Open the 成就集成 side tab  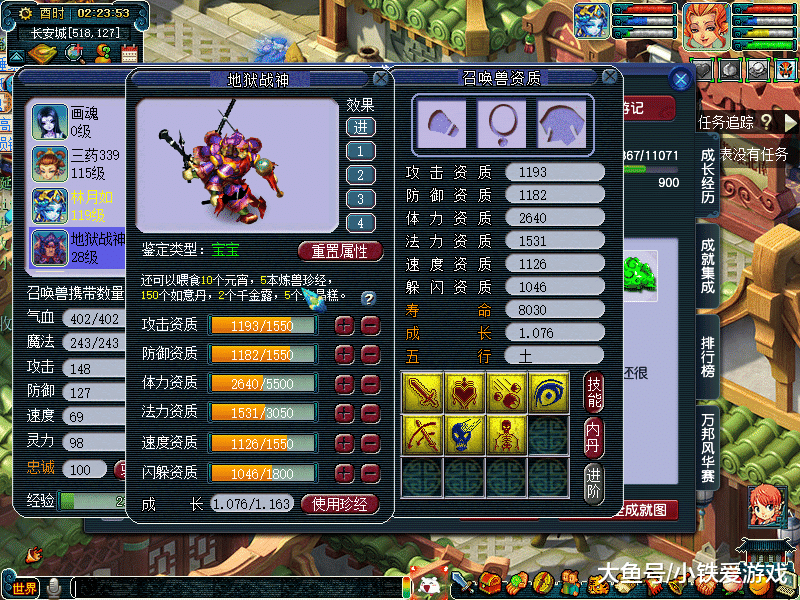[708, 263]
